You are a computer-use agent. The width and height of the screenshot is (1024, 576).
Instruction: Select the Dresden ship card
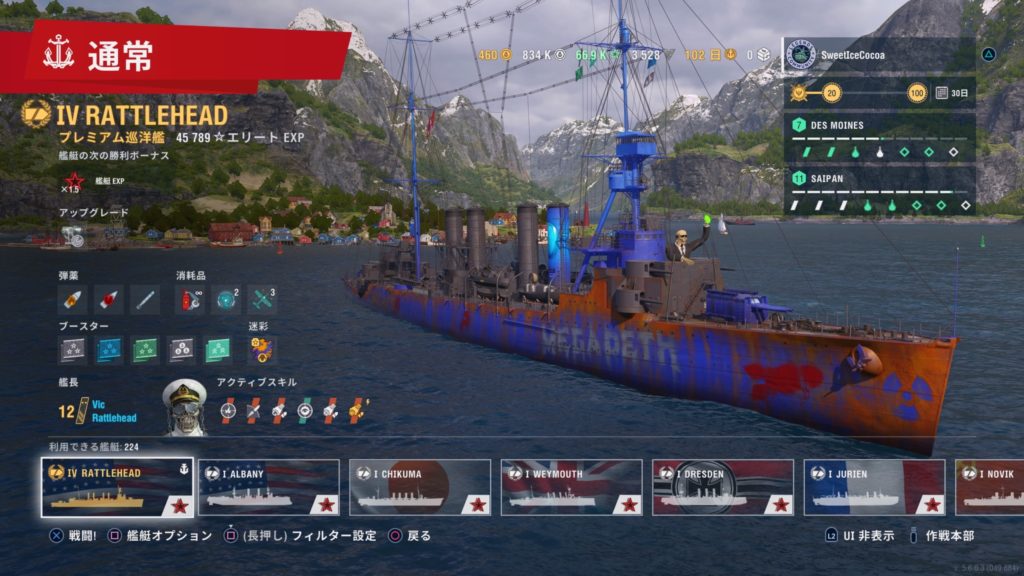[722, 487]
